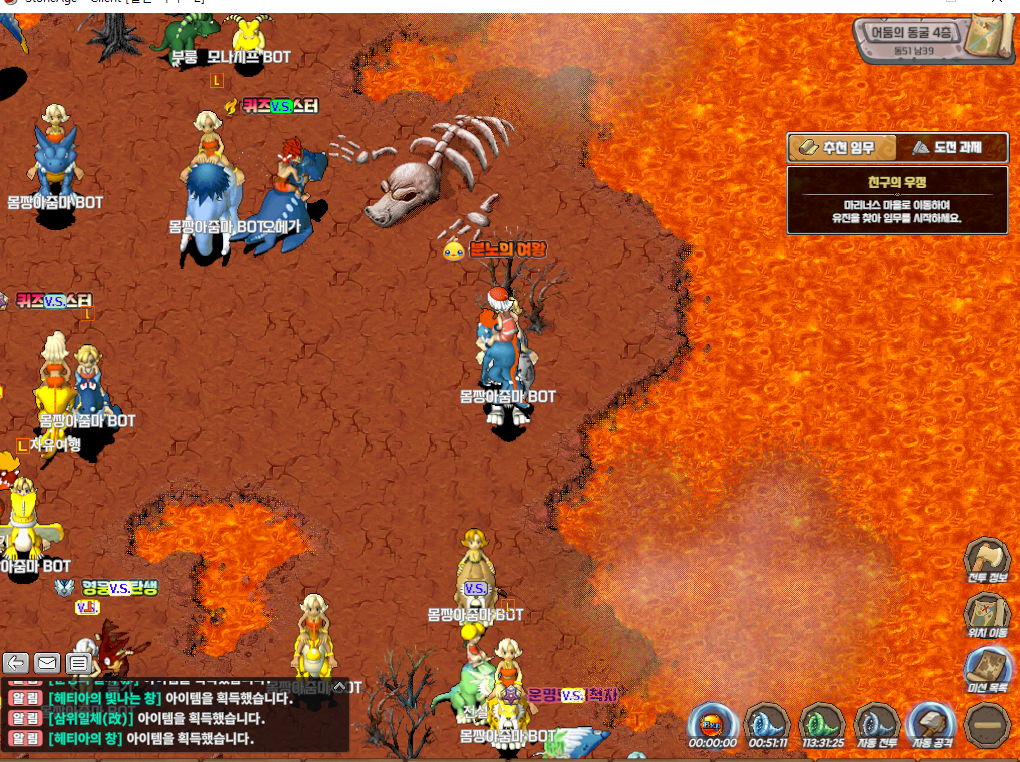Image resolution: width=1020 pixels, height=762 pixels.
Task: Open the list menu button above chat
Action: tap(78, 662)
